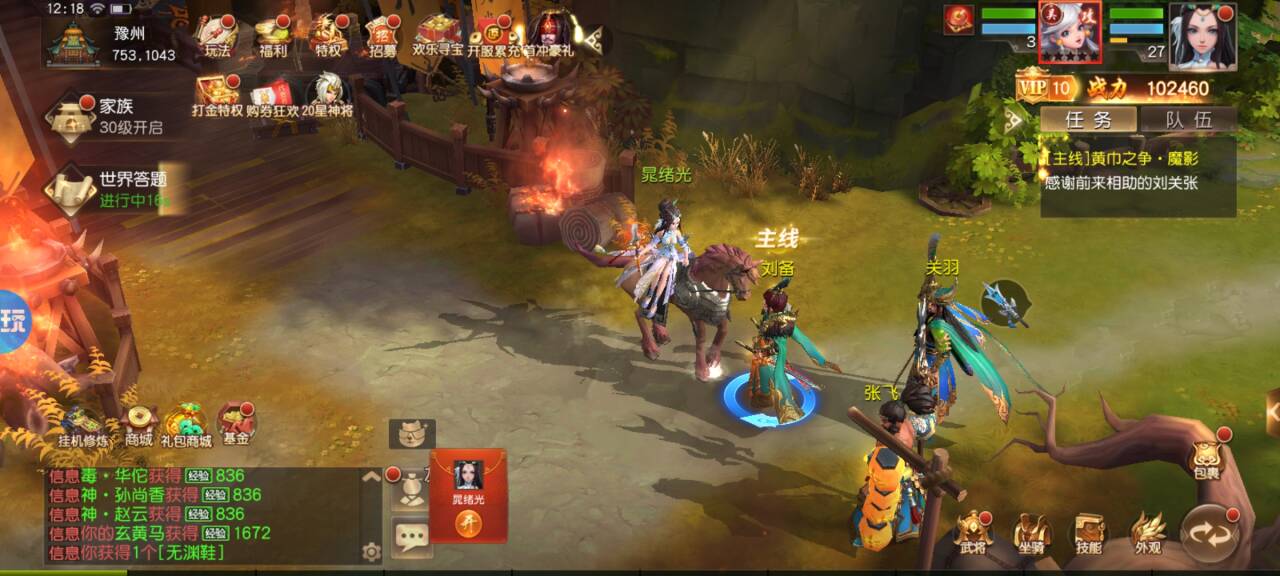
Task: Open the 武将 generals menu
Action: coord(973,533)
